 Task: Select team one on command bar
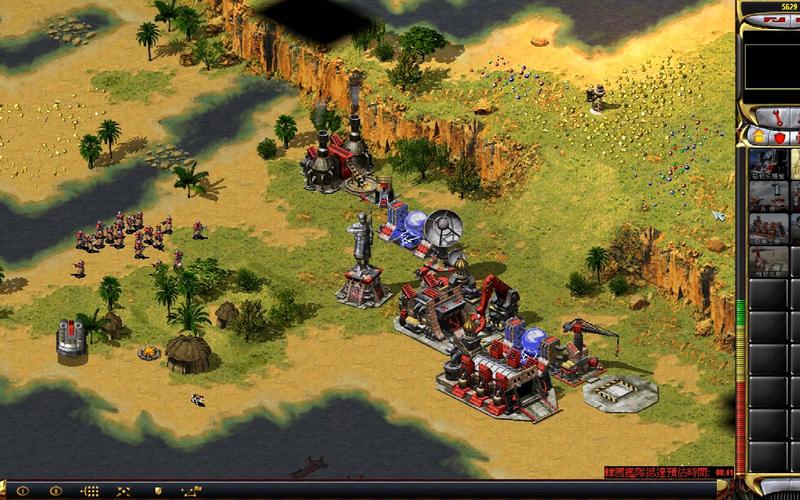(x=23, y=490)
